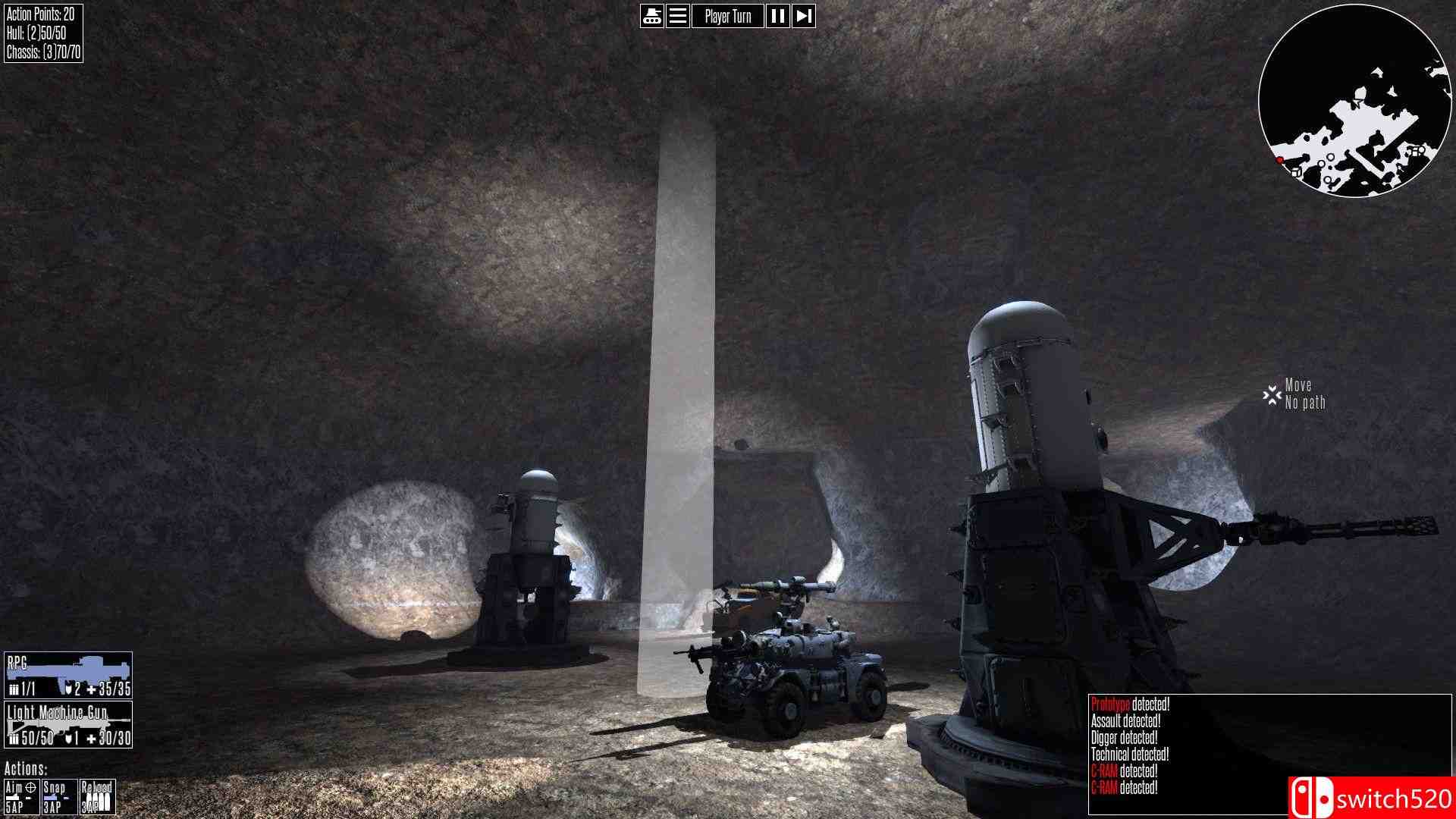Select the tank unit icon in top toolbar
This screenshot has height=819, width=1456.
(x=651, y=15)
